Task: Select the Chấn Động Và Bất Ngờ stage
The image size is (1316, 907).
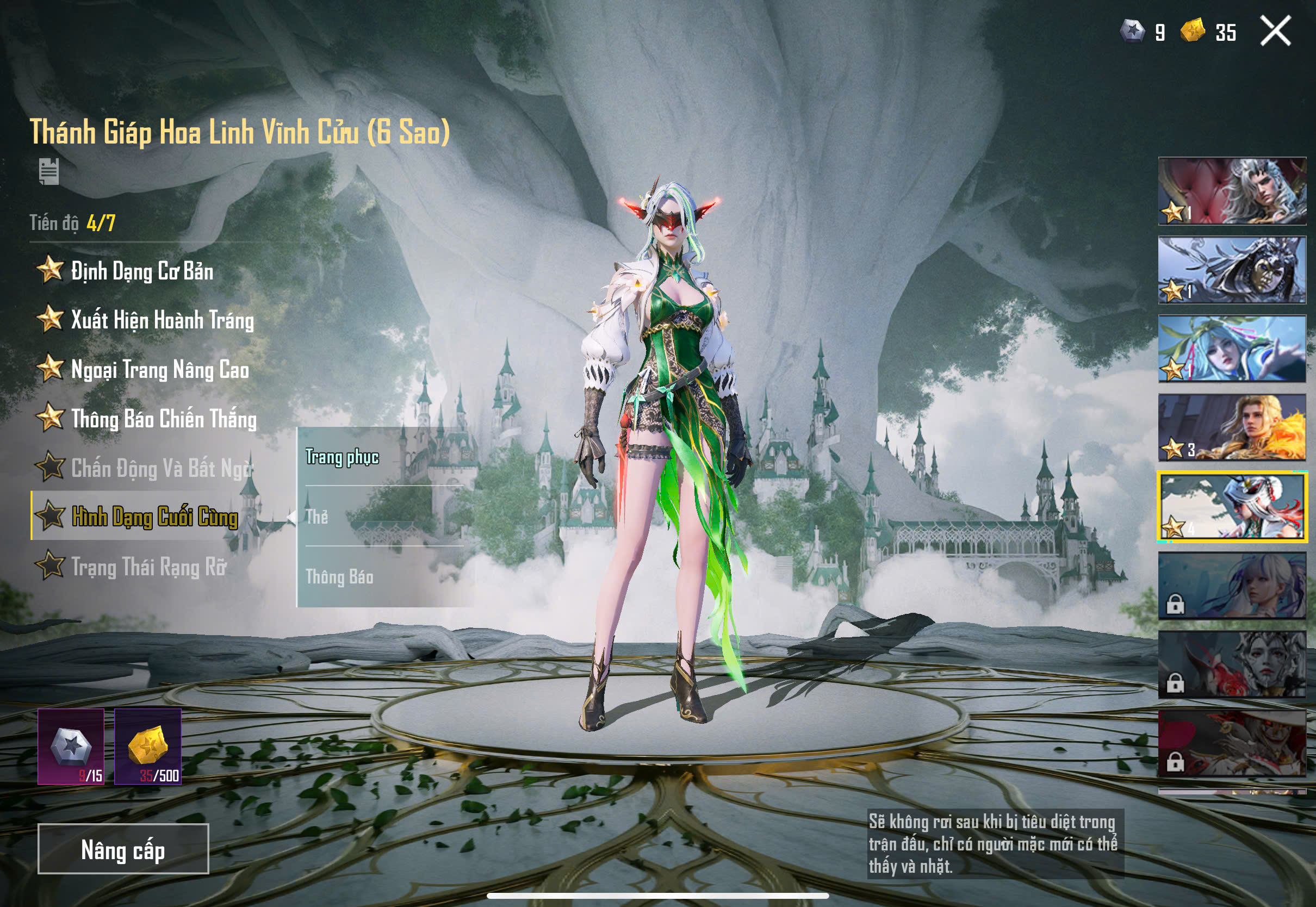Action: tap(161, 468)
